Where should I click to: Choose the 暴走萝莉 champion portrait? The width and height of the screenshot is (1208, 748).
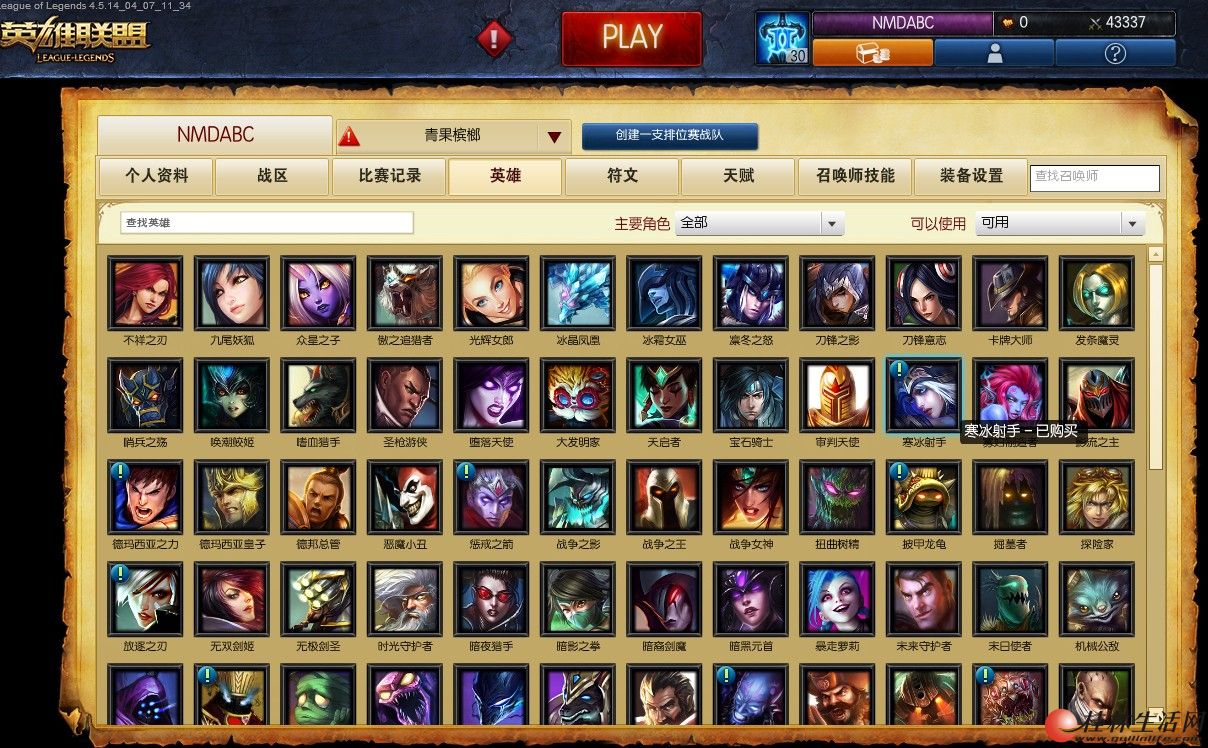click(x=837, y=598)
